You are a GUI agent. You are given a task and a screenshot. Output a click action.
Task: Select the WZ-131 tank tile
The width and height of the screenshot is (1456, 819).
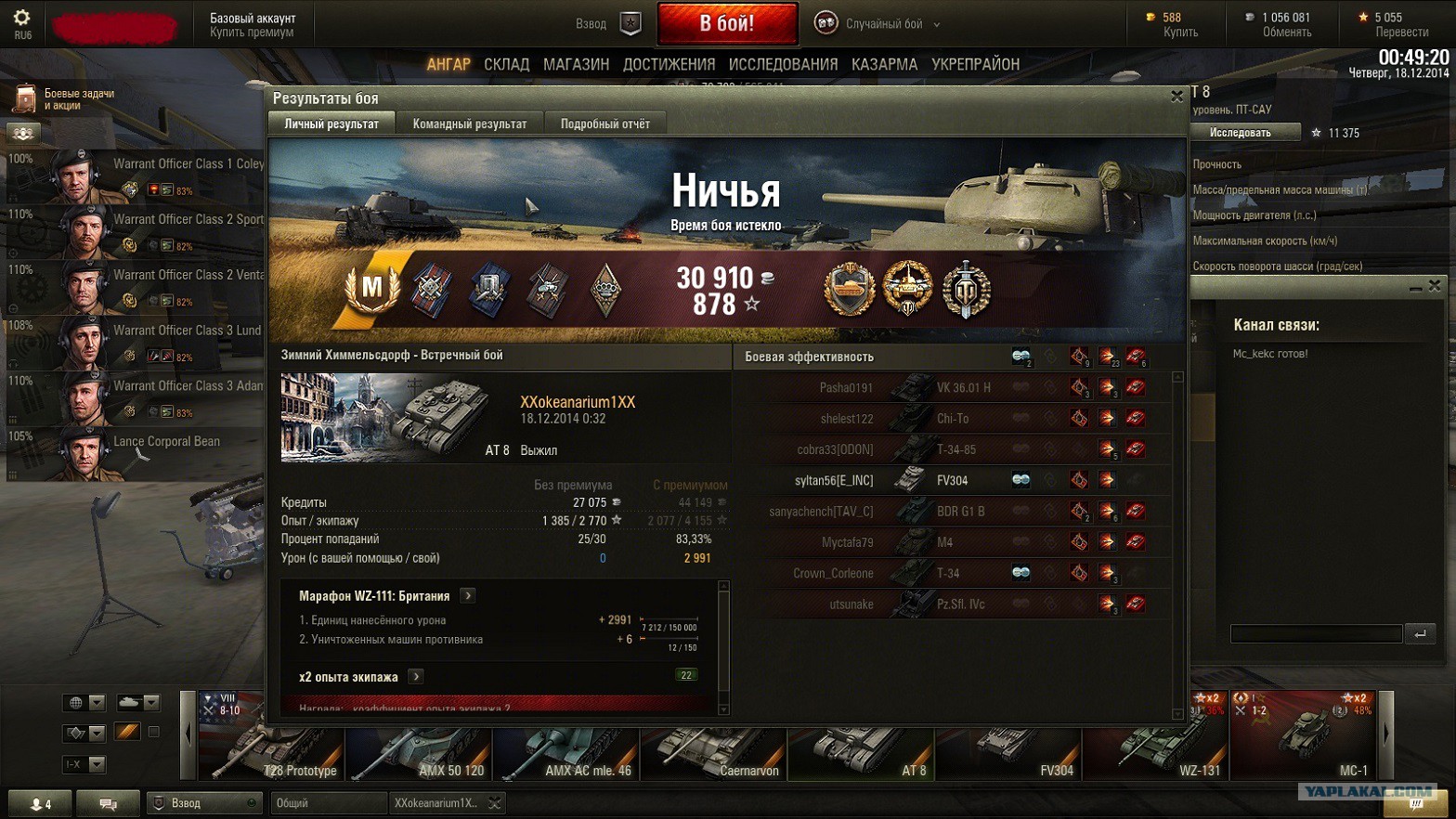coord(1155,750)
